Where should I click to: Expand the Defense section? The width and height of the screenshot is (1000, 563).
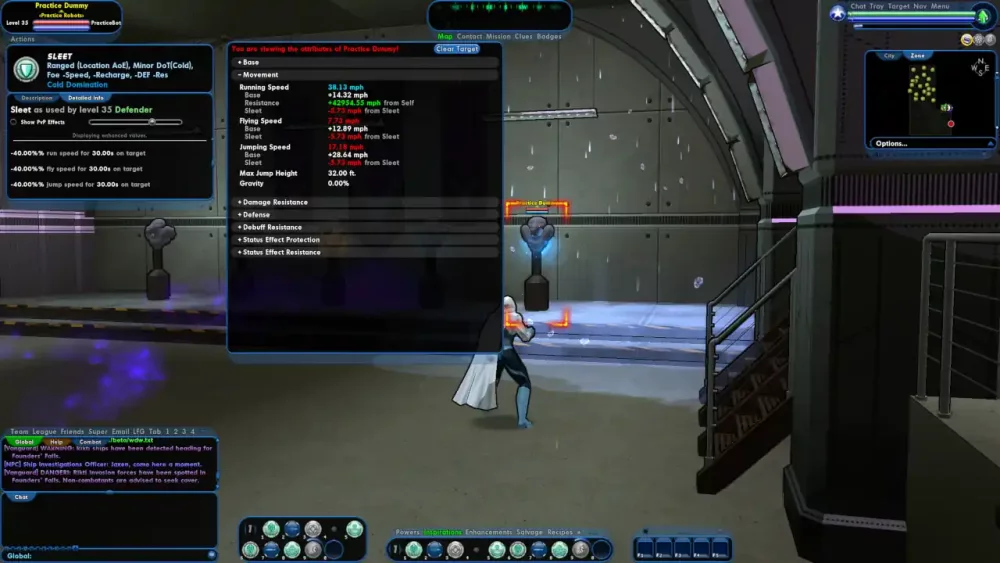pyautogui.click(x=254, y=215)
